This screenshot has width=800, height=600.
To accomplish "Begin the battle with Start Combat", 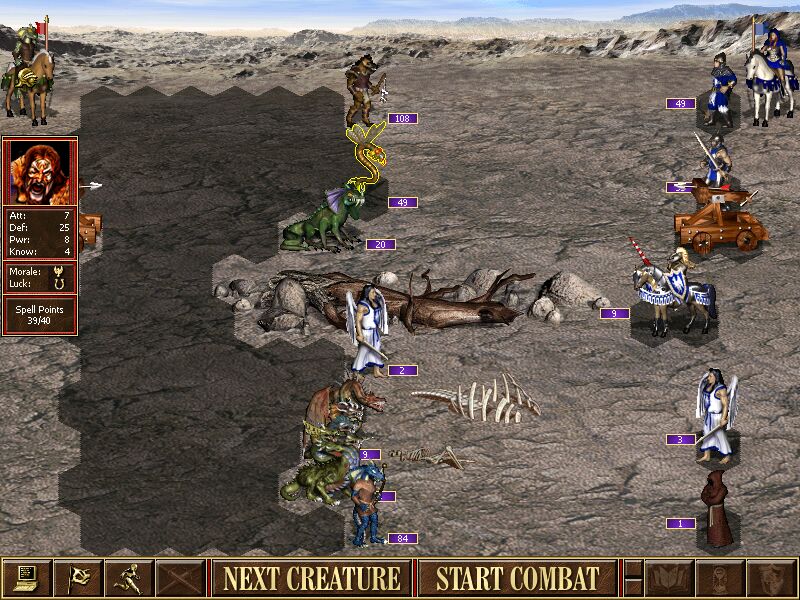I will (517, 578).
